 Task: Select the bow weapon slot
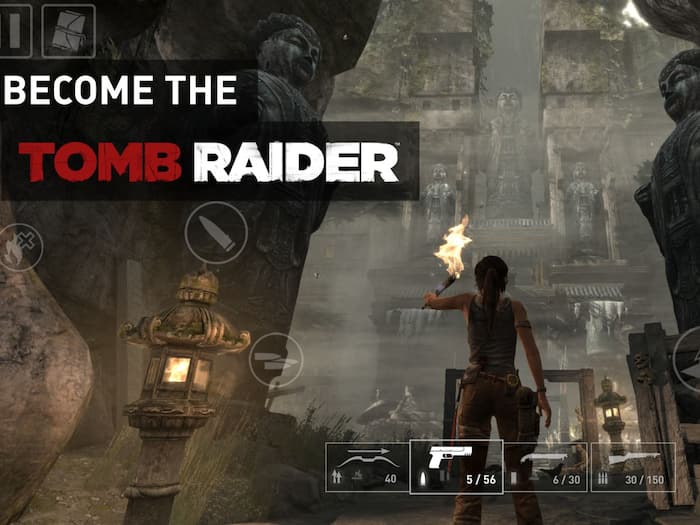(366, 467)
